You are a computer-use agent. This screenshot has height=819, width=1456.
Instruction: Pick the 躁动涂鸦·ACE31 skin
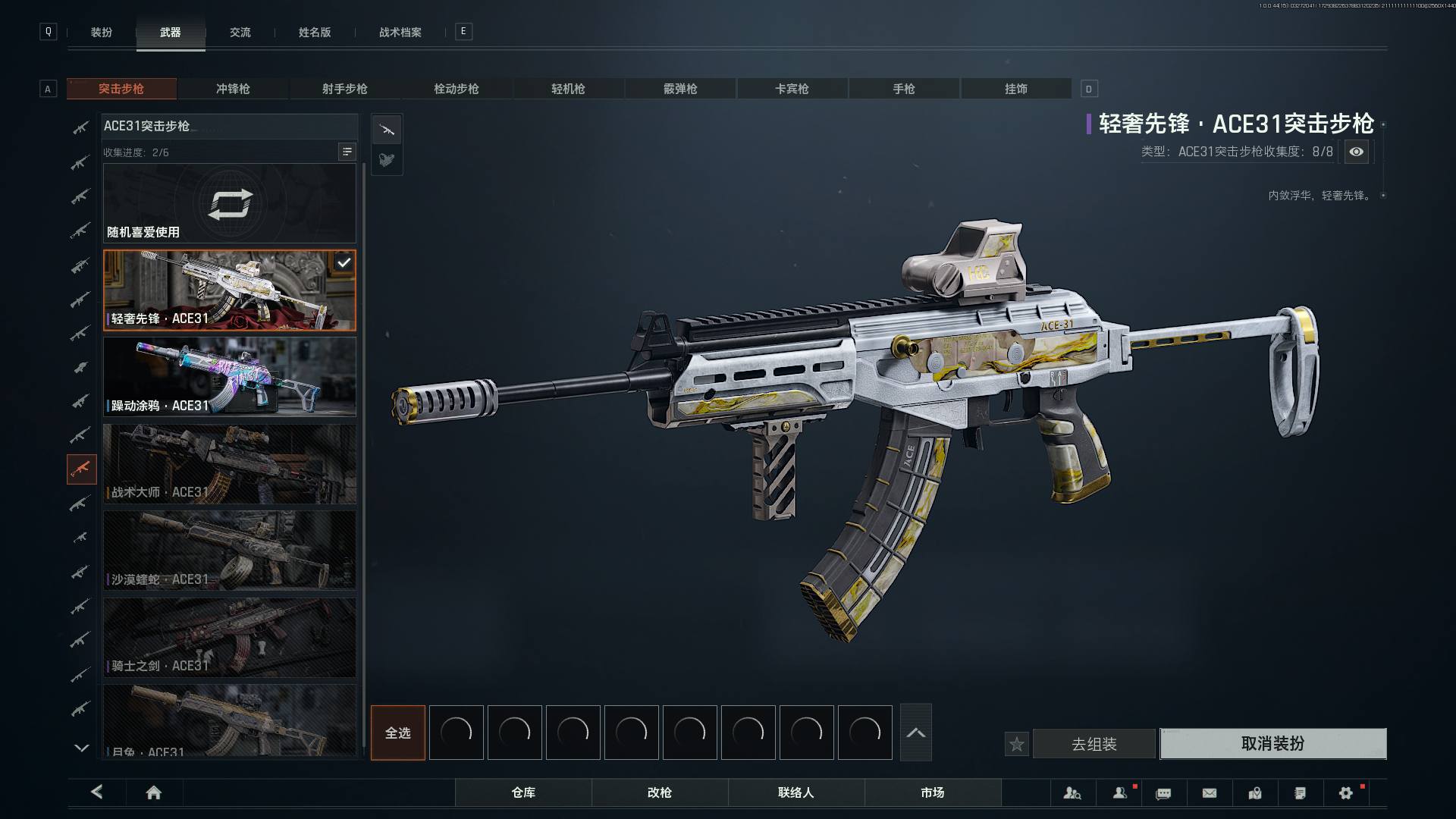click(229, 377)
